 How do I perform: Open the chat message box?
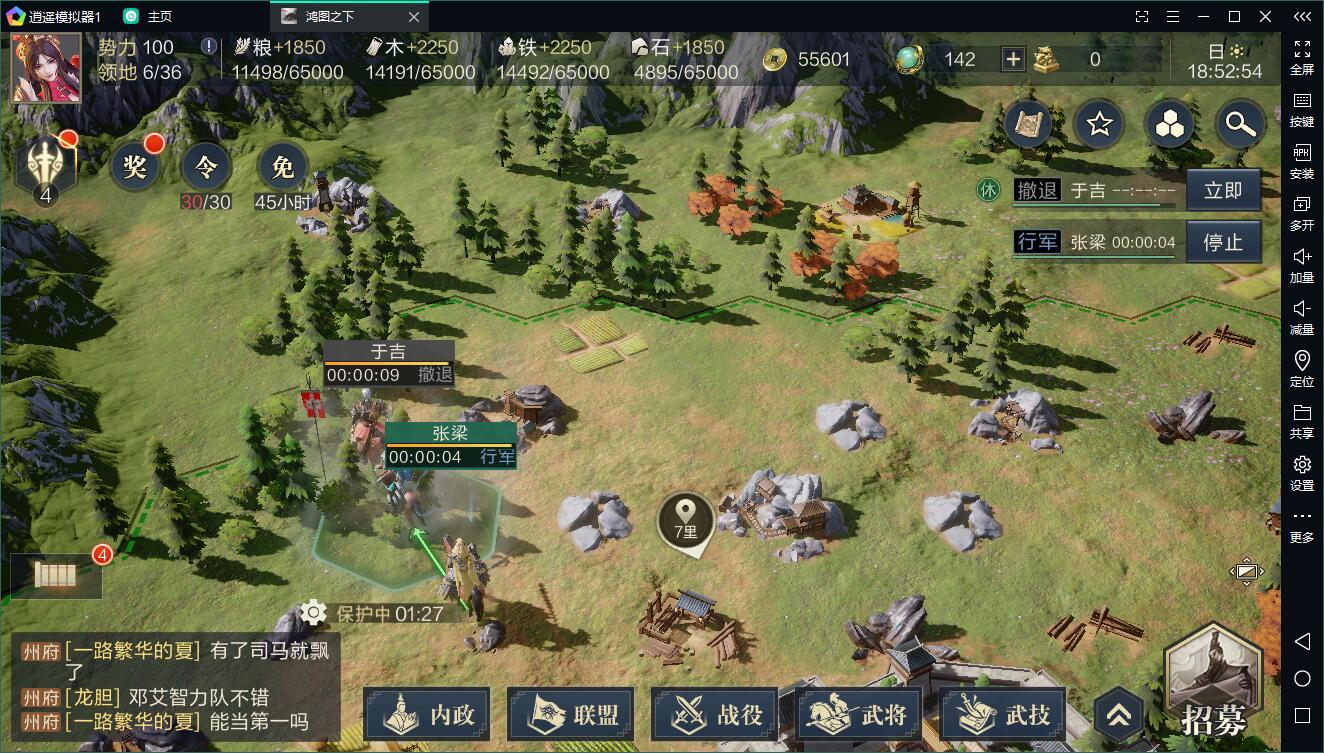click(x=175, y=686)
